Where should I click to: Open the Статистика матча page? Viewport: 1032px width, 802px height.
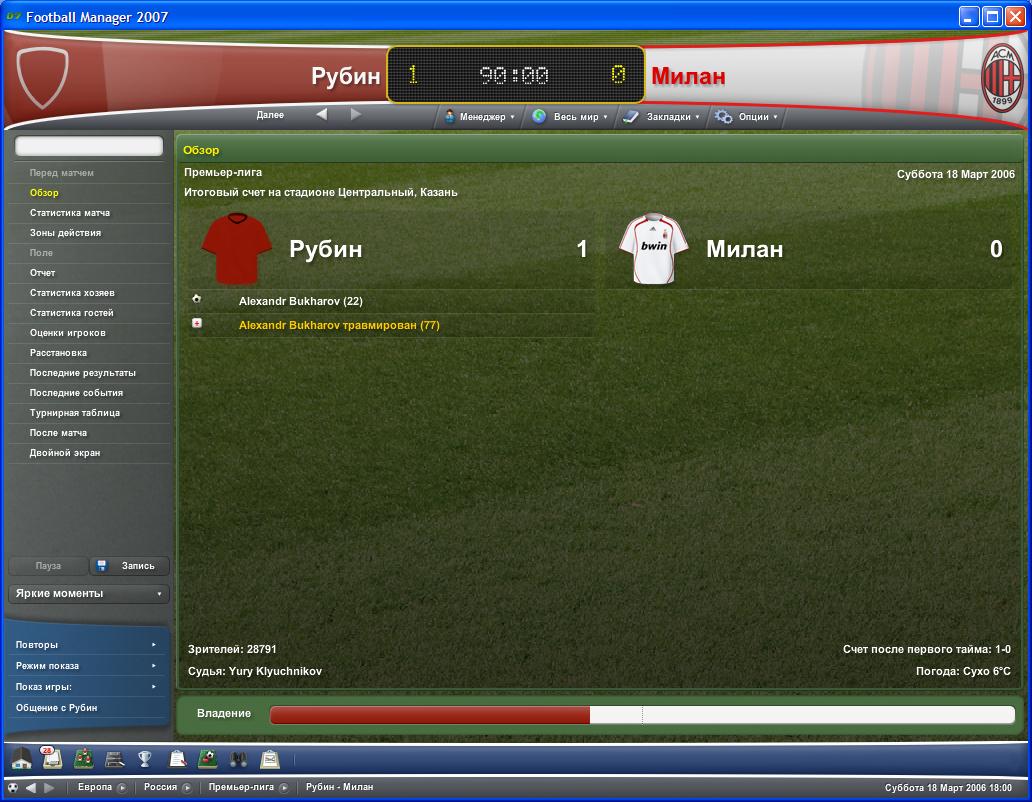tap(70, 213)
